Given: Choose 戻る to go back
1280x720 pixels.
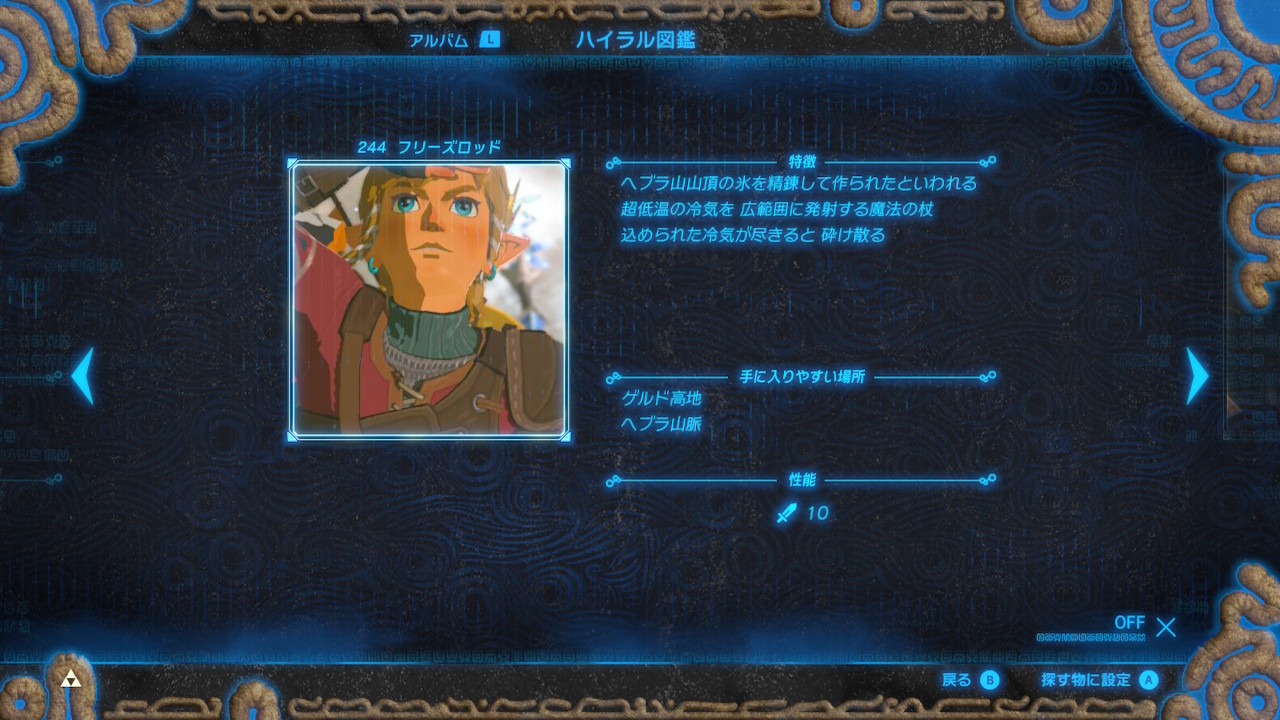Looking at the screenshot, I should pyautogui.click(x=970, y=680).
